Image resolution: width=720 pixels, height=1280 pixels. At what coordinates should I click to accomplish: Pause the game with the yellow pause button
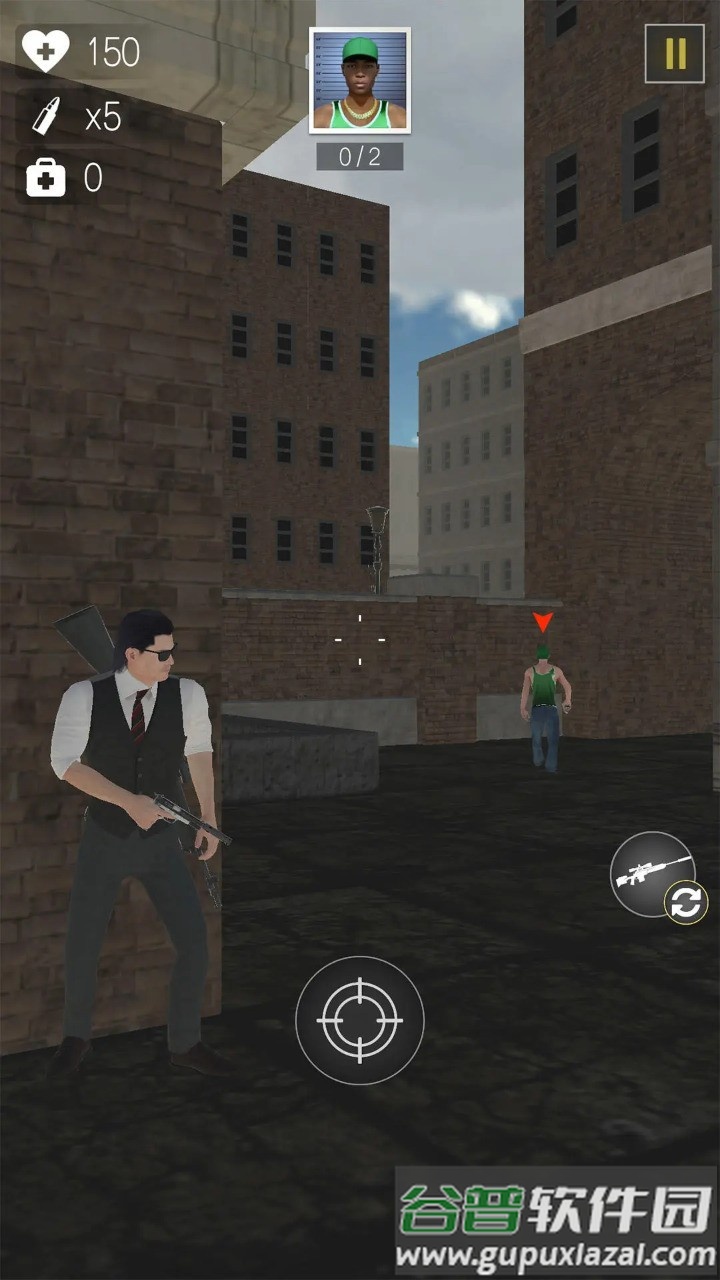pyautogui.click(x=675, y=54)
